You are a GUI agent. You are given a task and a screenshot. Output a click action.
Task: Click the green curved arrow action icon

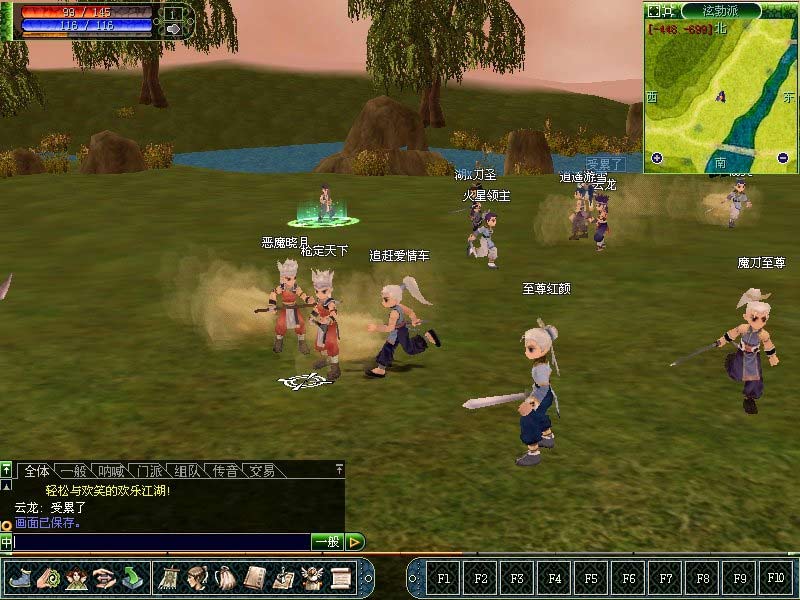133,577
